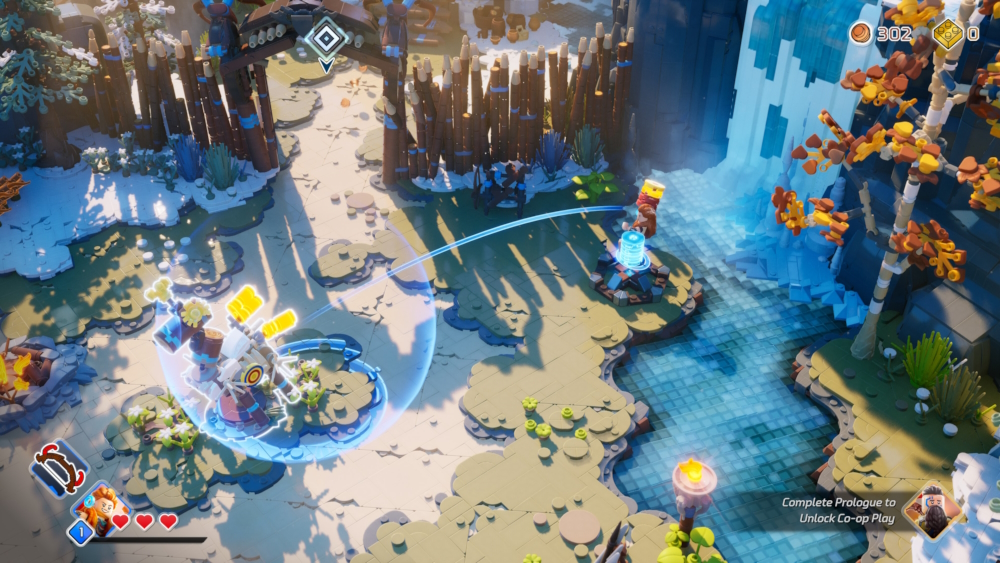Click the copper stud currency icon
1000x563 pixels.
click(x=861, y=34)
